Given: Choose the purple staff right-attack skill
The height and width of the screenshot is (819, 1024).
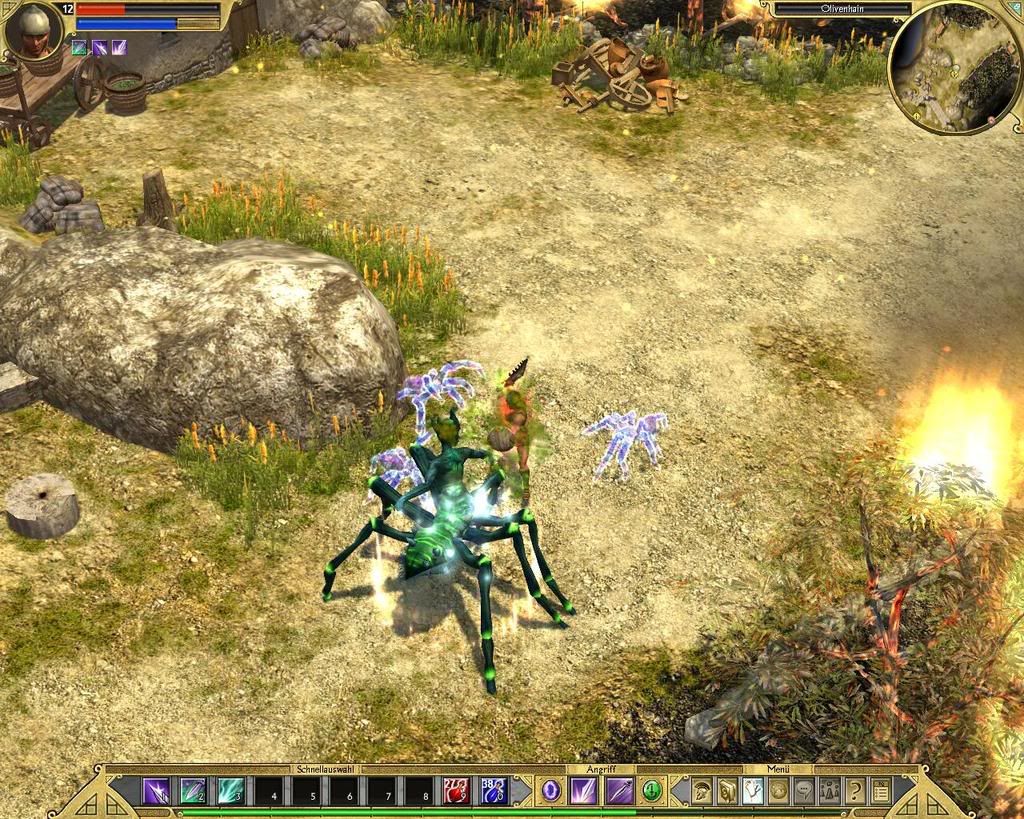Looking at the screenshot, I should click(x=619, y=791).
